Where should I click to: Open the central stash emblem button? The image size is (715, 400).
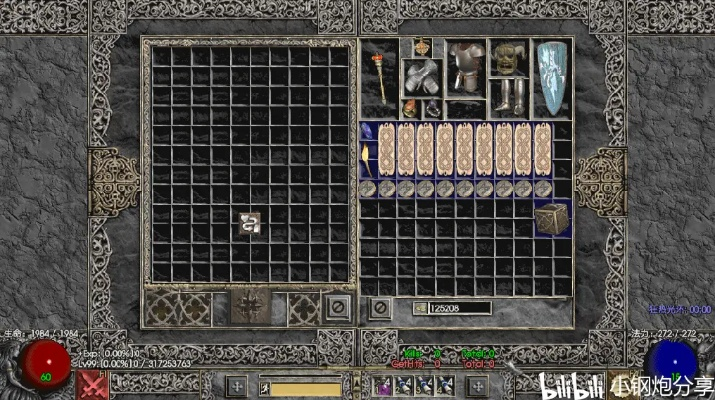tap(247, 306)
